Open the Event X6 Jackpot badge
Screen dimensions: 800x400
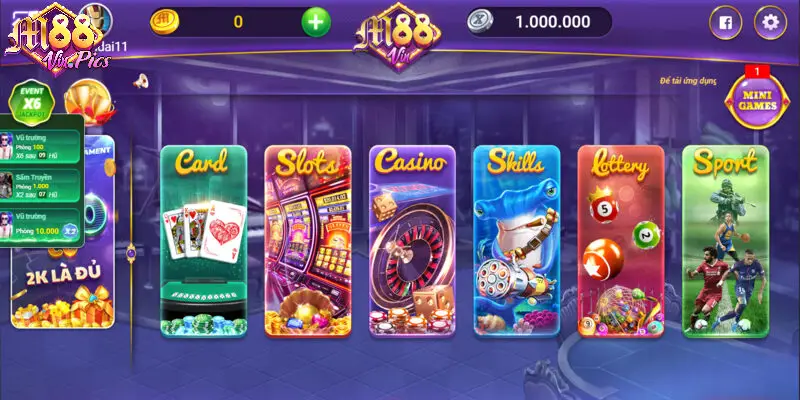point(30,101)
